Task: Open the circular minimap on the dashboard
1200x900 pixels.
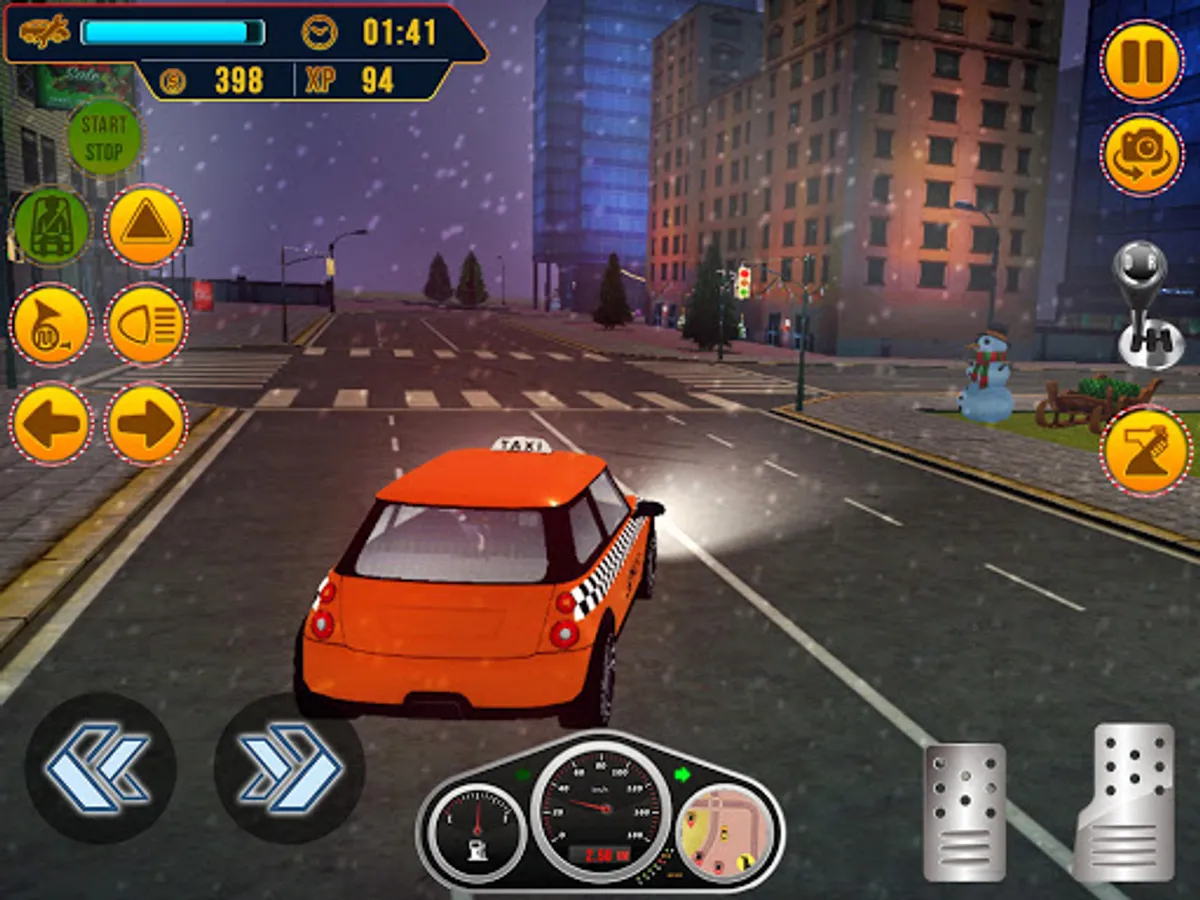Action: pyautogui.click(x=723, y=832)
